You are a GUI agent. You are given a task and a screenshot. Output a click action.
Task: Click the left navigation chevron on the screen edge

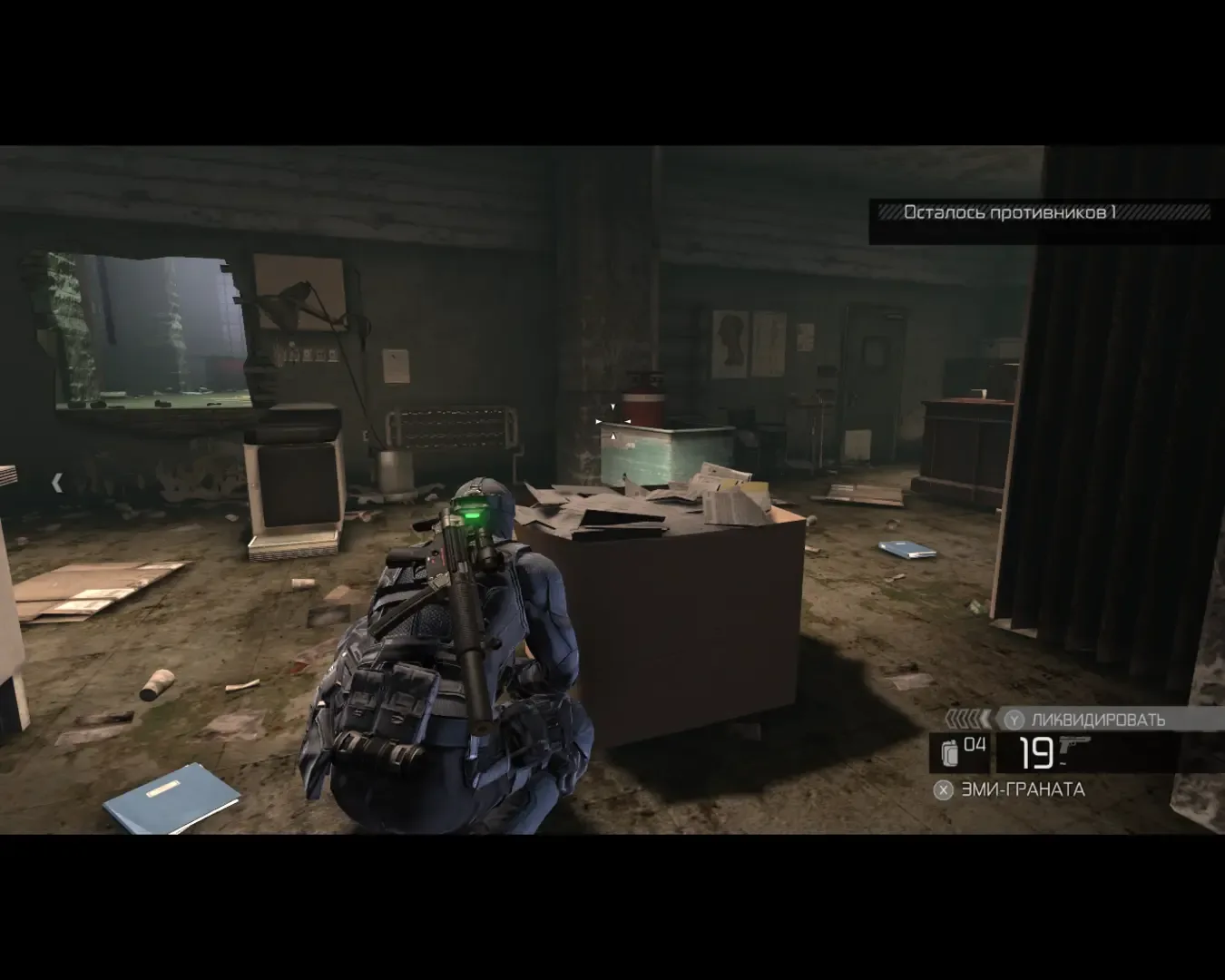[57, 481]
